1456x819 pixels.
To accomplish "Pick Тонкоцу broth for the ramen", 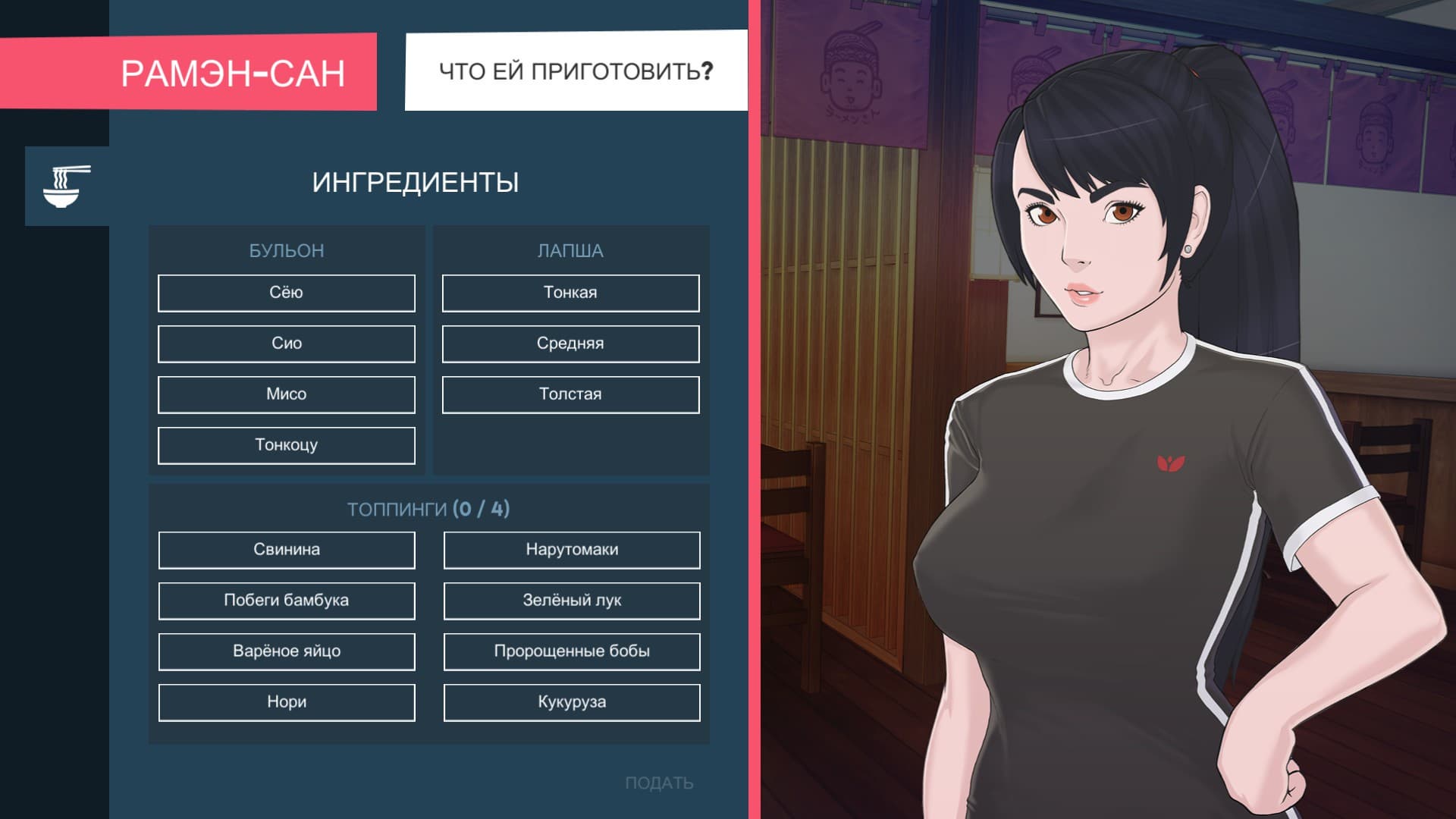I will pos(286,445).
